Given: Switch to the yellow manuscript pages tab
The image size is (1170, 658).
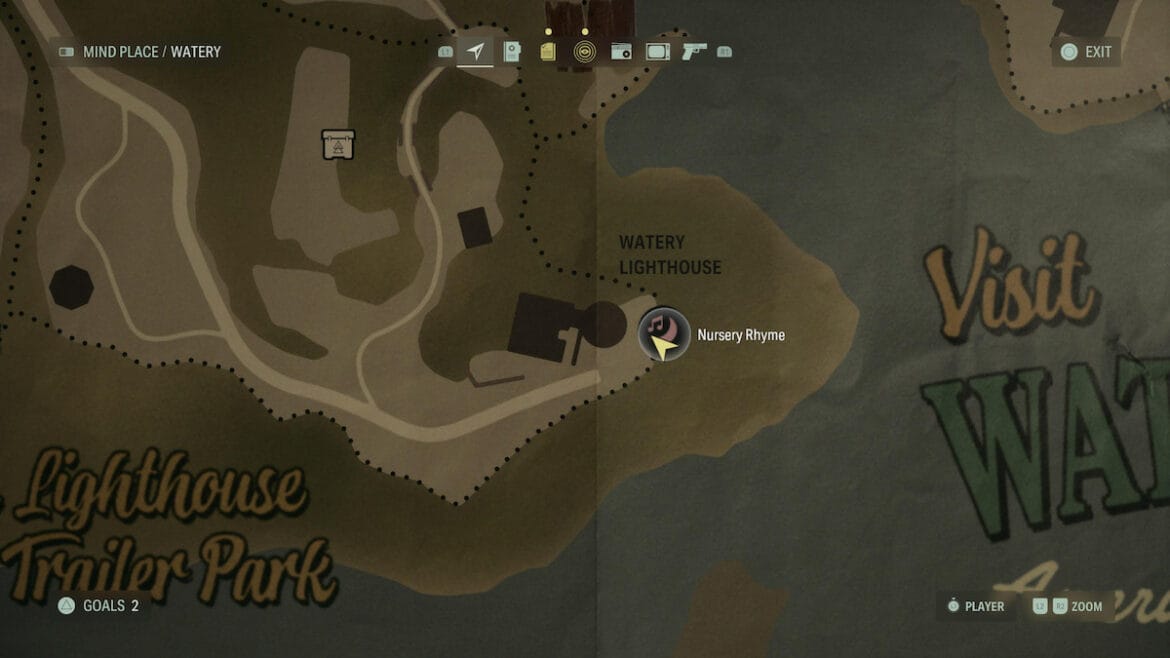Looking at the screenshot, I should click(x=548, y=52).
